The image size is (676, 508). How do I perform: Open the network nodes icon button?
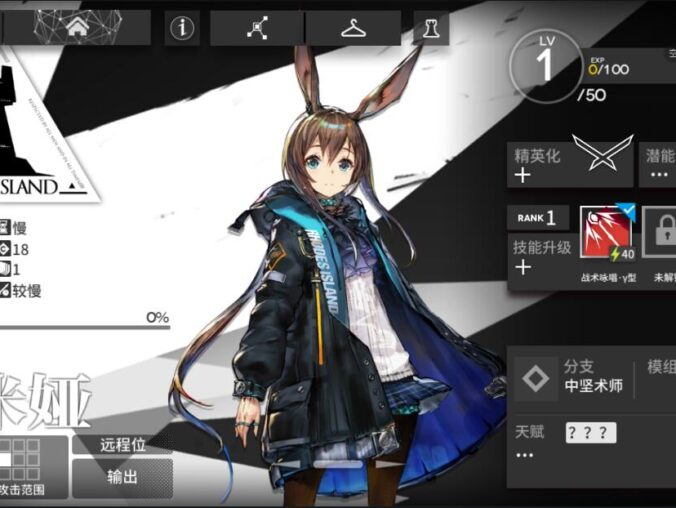[256, 28]
